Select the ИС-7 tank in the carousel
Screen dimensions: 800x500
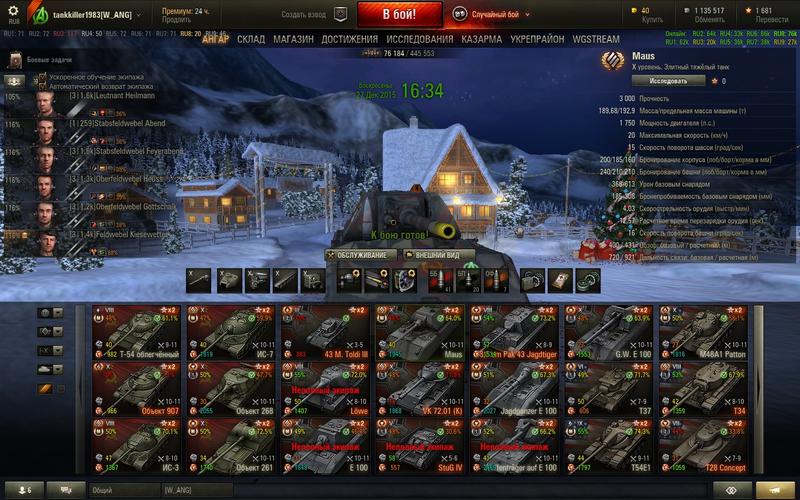click(x=233, y=332)
